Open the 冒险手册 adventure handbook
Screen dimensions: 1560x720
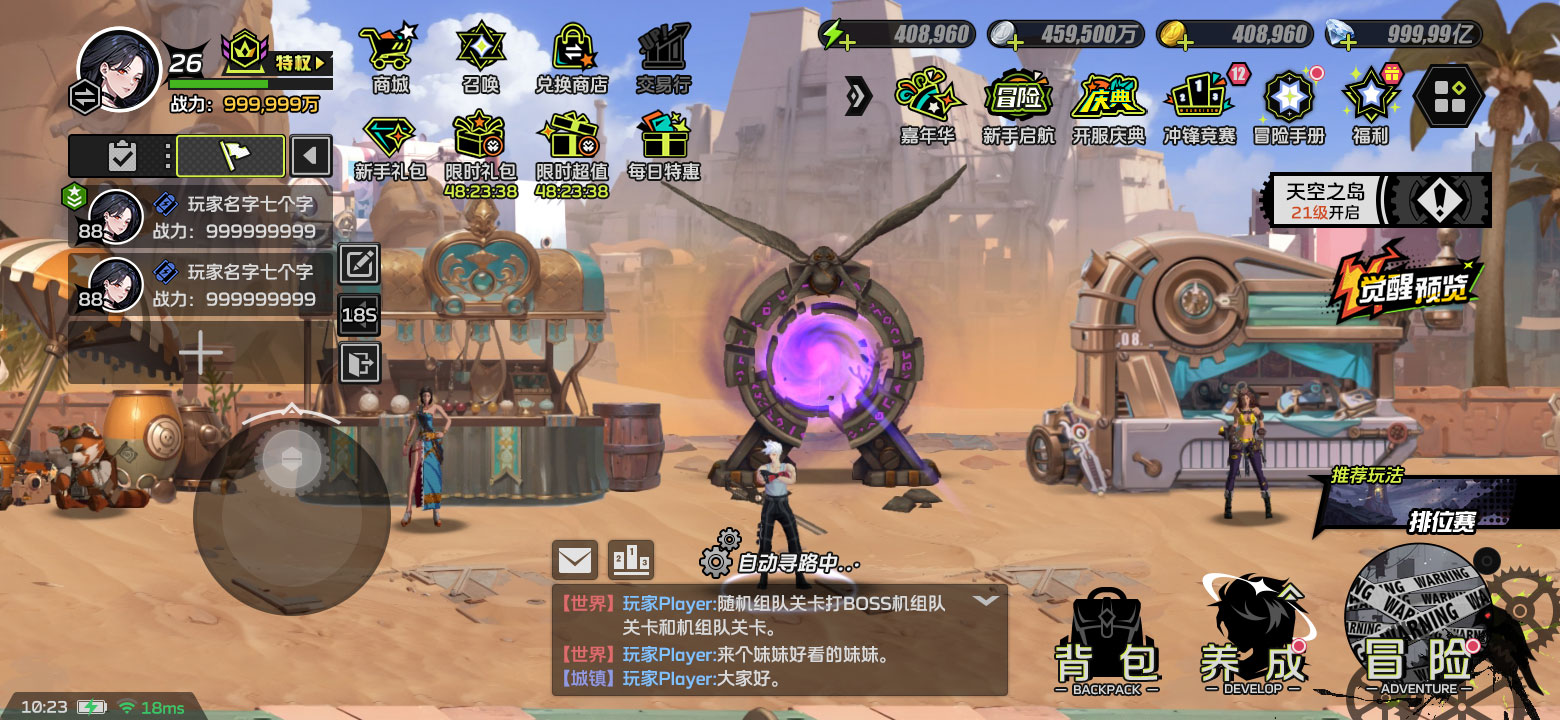1288,103
